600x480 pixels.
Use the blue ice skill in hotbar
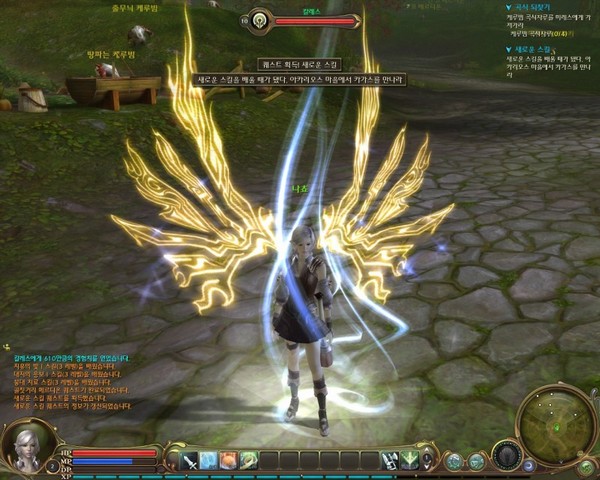pos(208,460)
